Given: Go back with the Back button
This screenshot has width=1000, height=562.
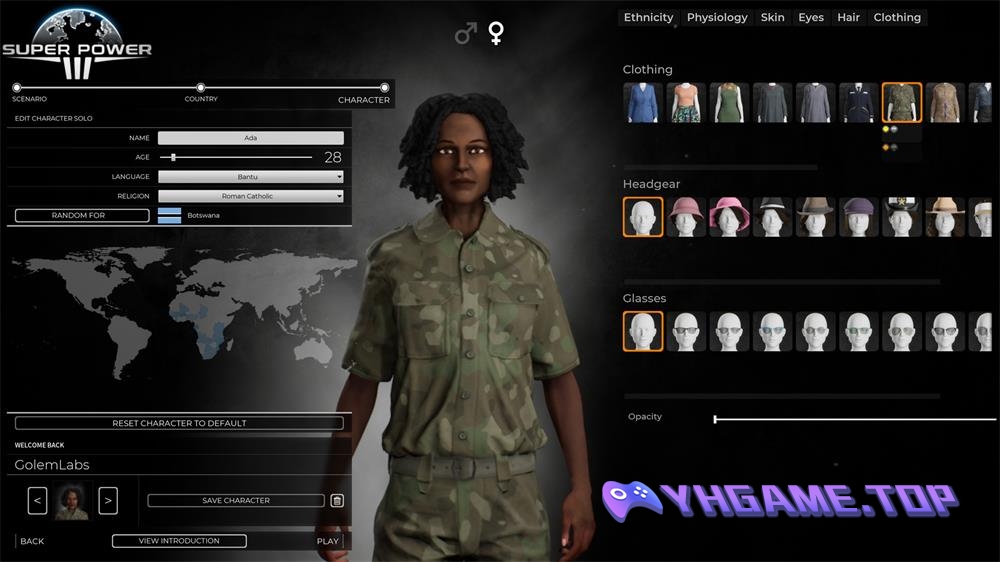Looking at the screenshot, I should [32, 541].
